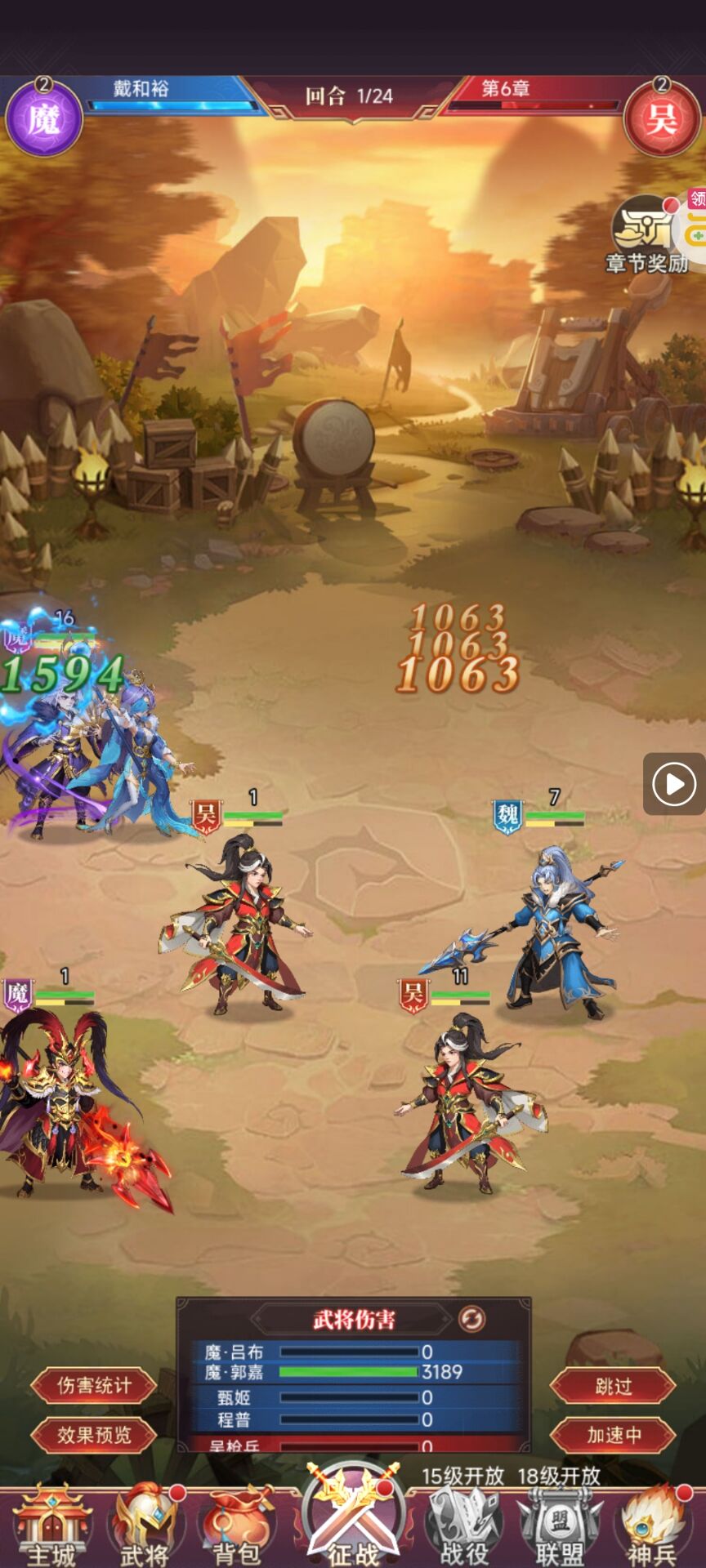Open the 伤害统计 damage statistics
The height and width of the screenshot is (1568, 706).
coord(93,1386)
